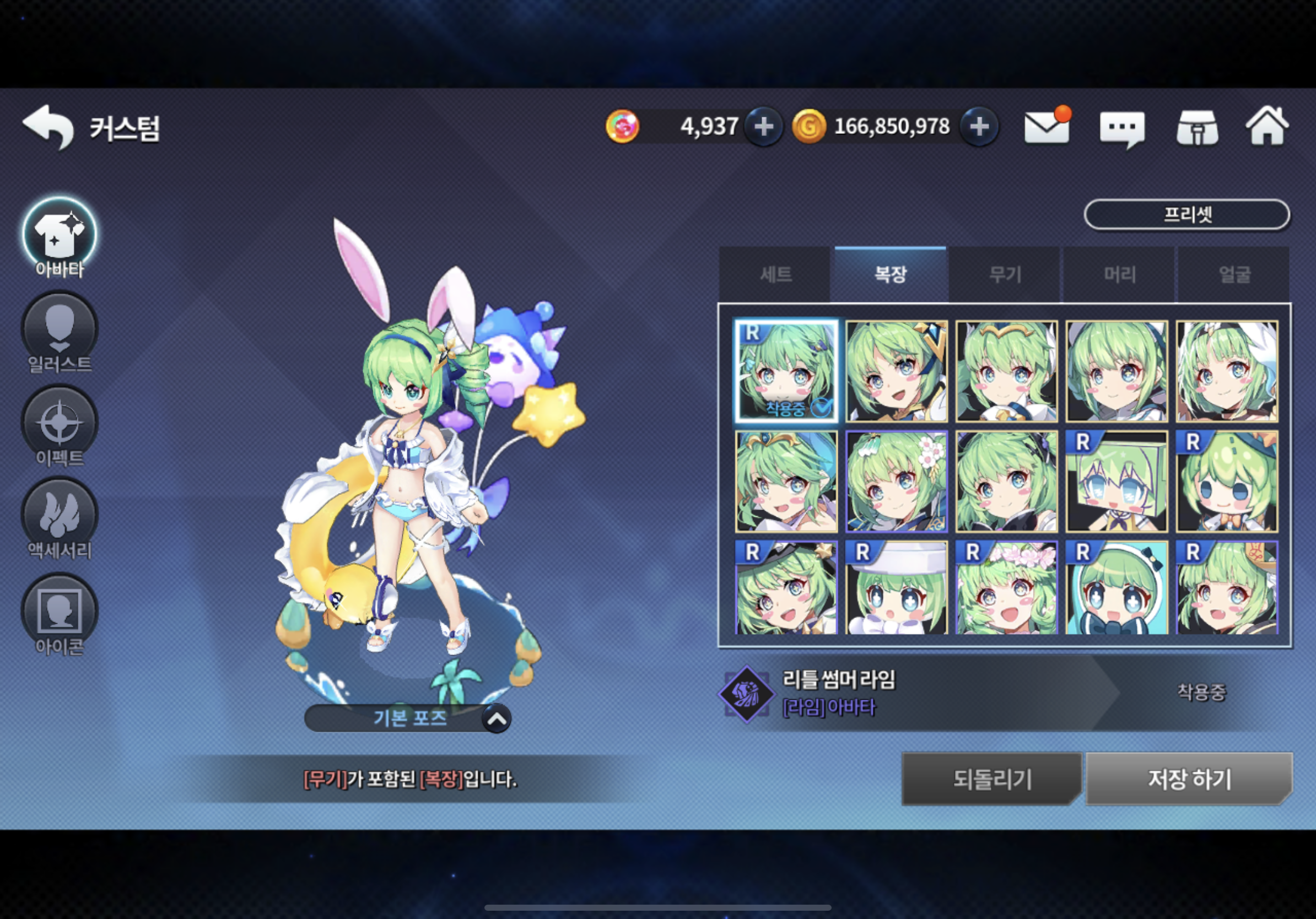Open the 프리셋 preset button
This screenshot has width=1316, height=919.
tap(1186, 215)
